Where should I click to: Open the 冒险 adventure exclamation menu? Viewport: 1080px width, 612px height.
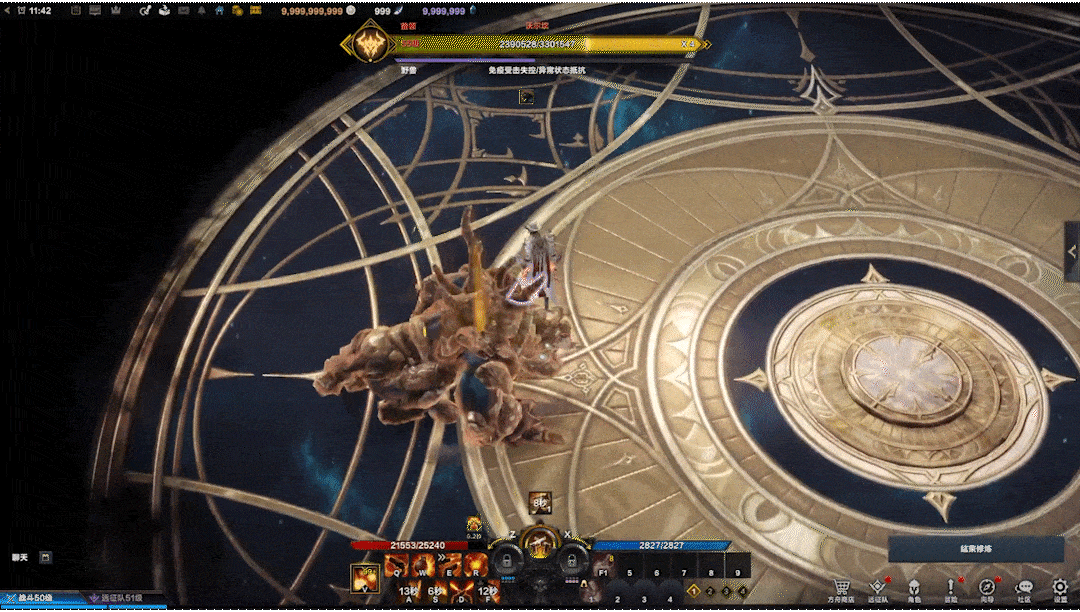point(950,587)
